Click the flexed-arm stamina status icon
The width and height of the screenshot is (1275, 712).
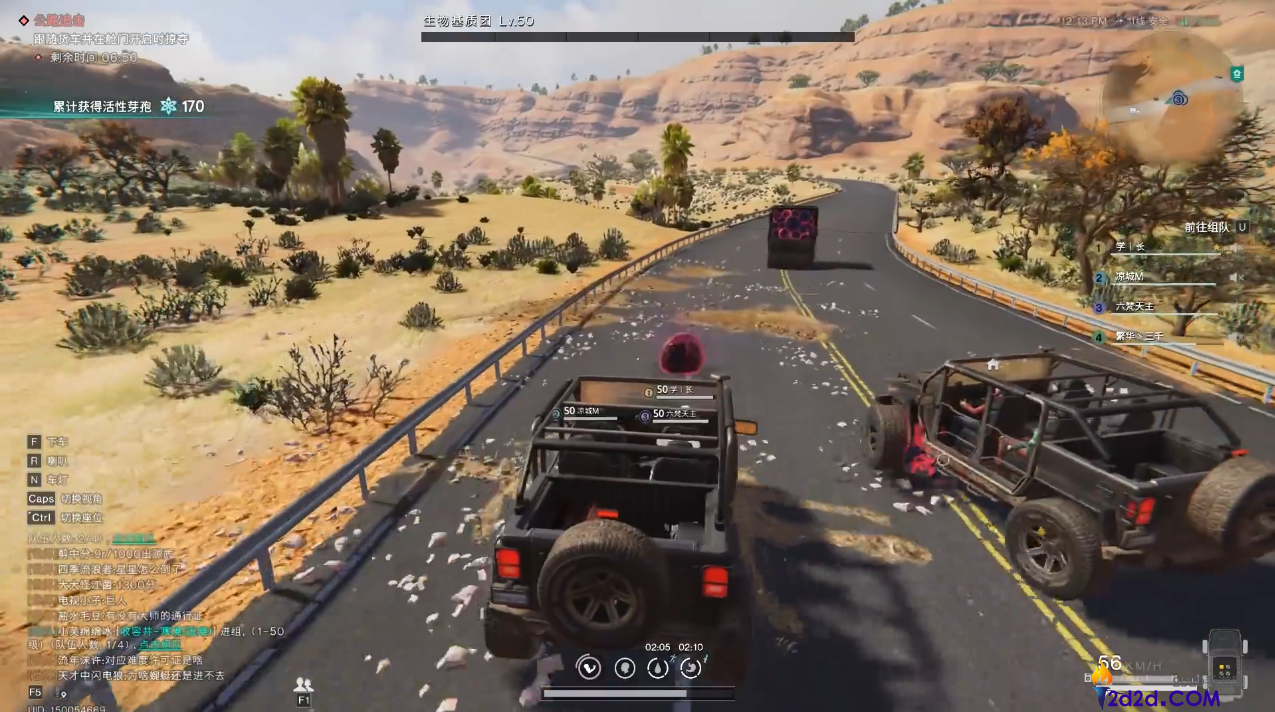(589, 667)
